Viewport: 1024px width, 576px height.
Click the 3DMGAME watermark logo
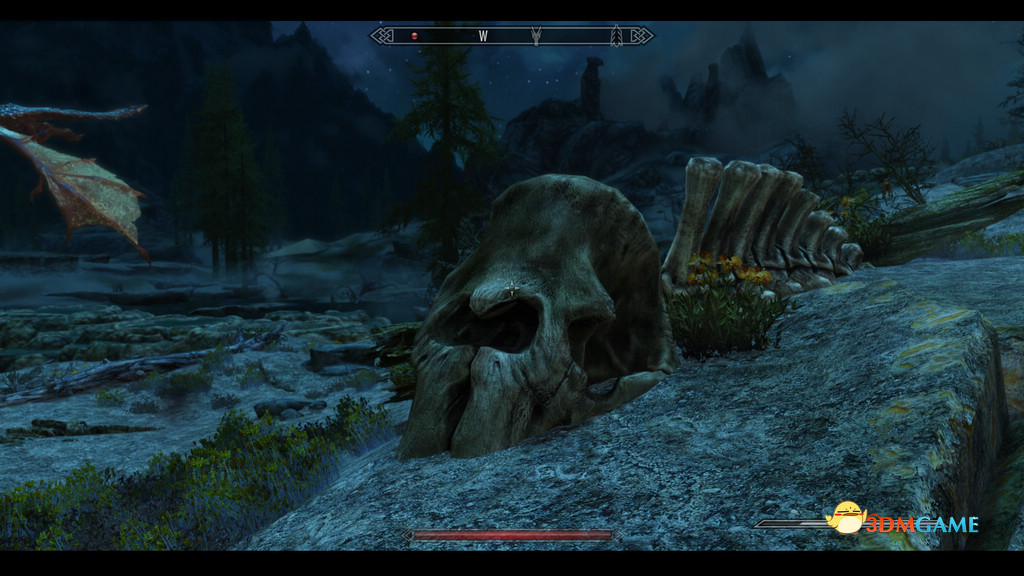[x=904, y=522]
